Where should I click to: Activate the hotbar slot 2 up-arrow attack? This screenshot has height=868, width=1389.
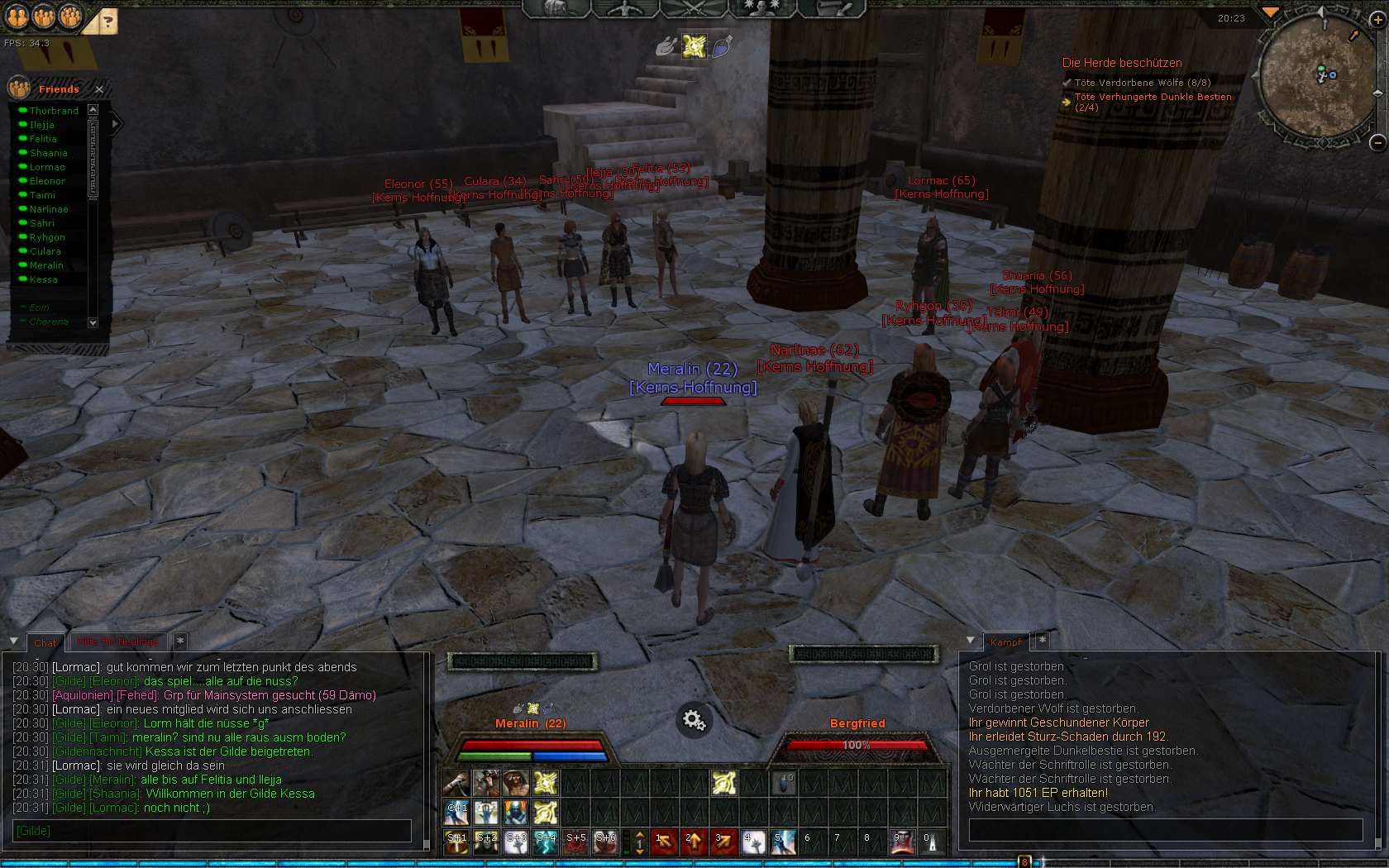click(x=694, y=842)
